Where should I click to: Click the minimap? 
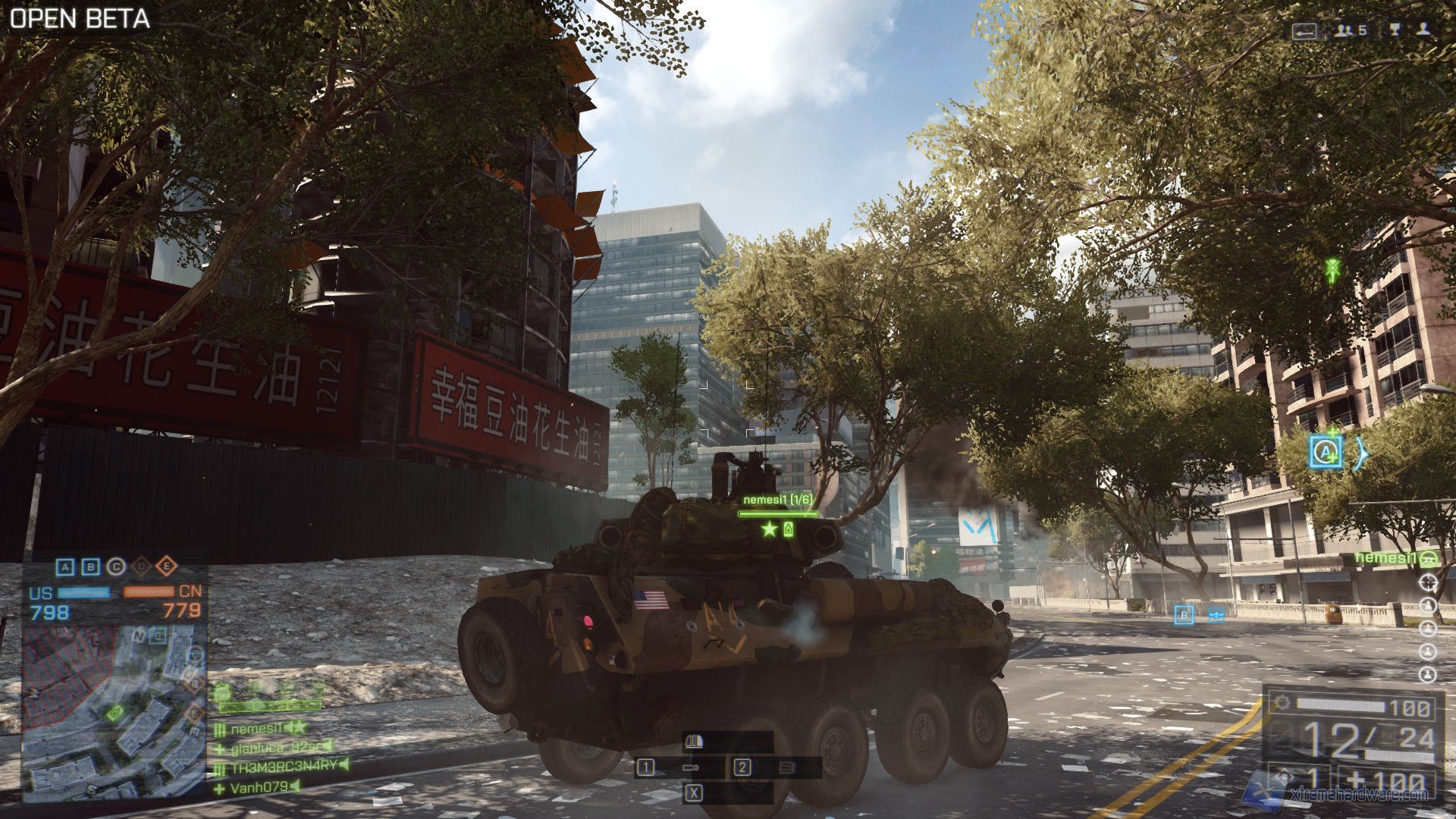click(114, 711)
